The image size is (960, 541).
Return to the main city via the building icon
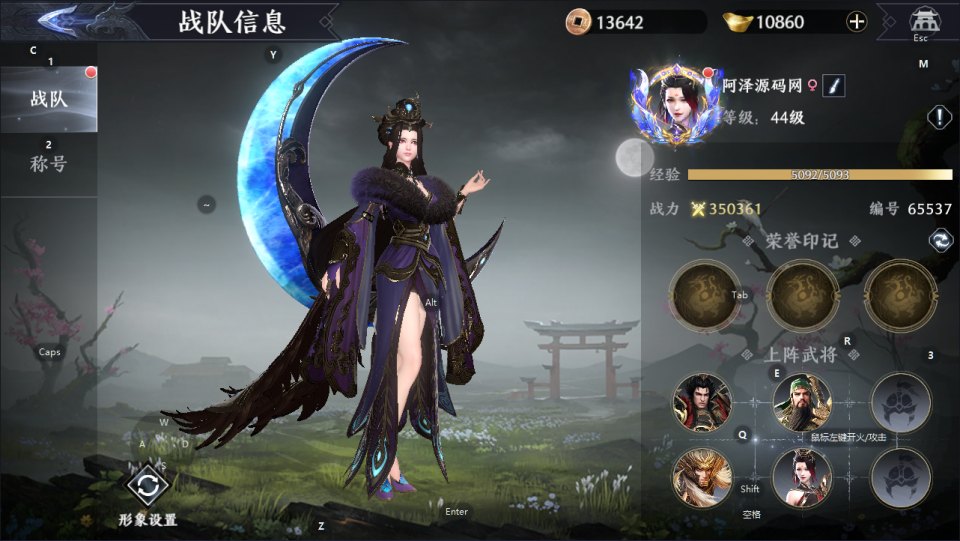[920, 20]
